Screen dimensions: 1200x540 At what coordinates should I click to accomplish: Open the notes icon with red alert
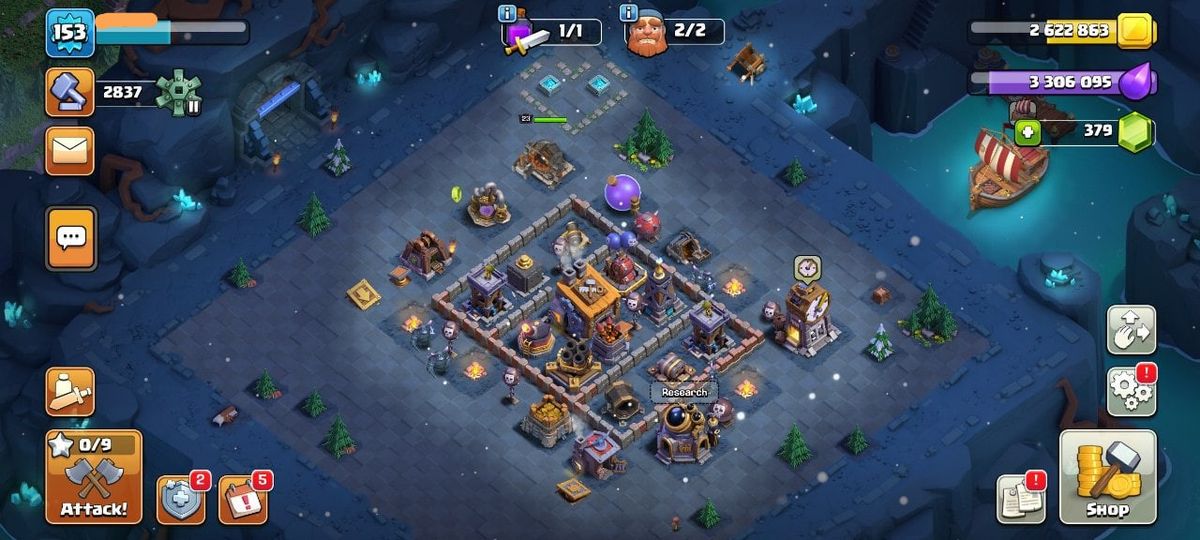(1021, 498)
